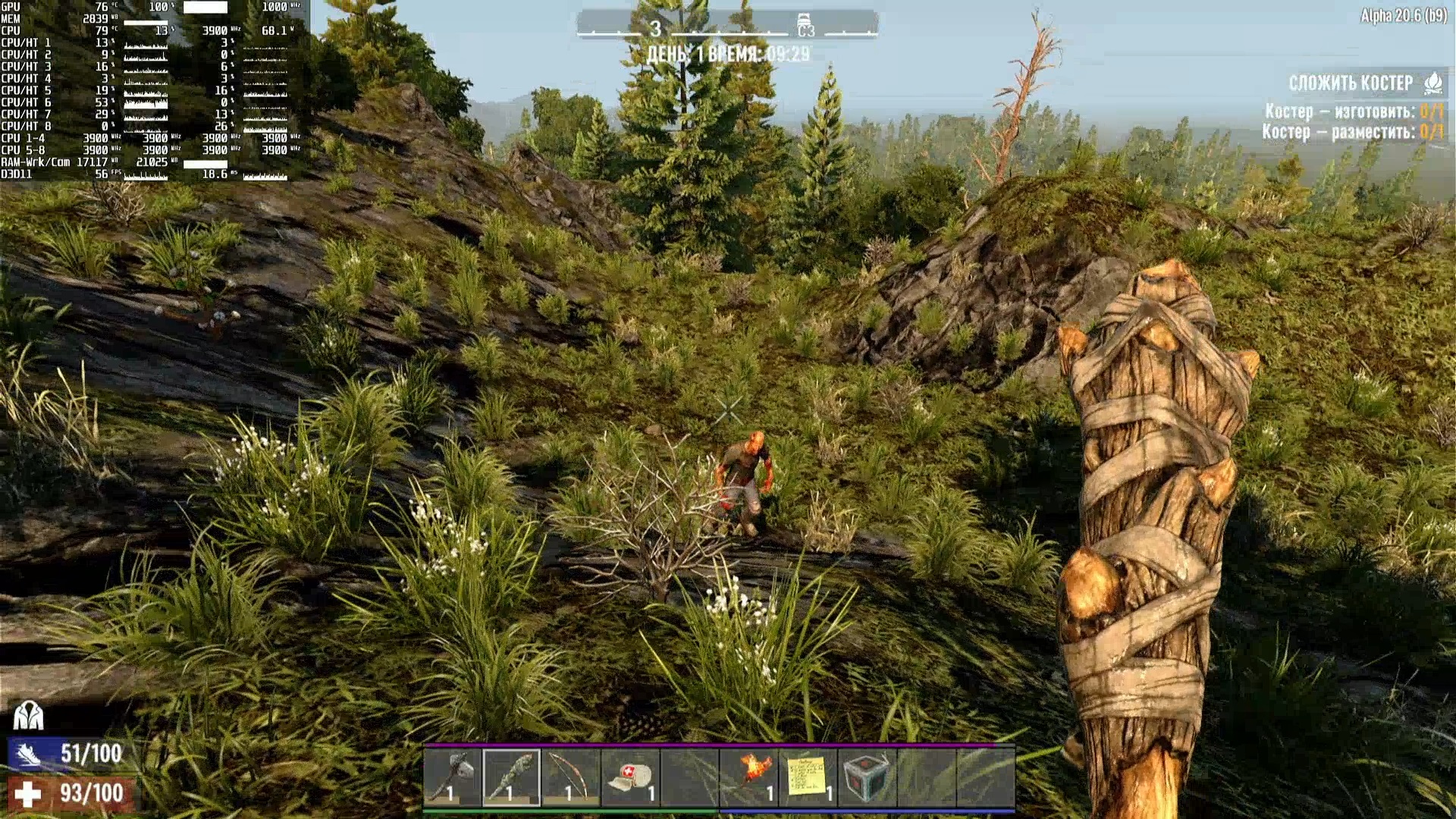The height and width of the screenshot is (819, 1456).
Task: Click the campfire quest tracker title
Action: [1351, 83]
